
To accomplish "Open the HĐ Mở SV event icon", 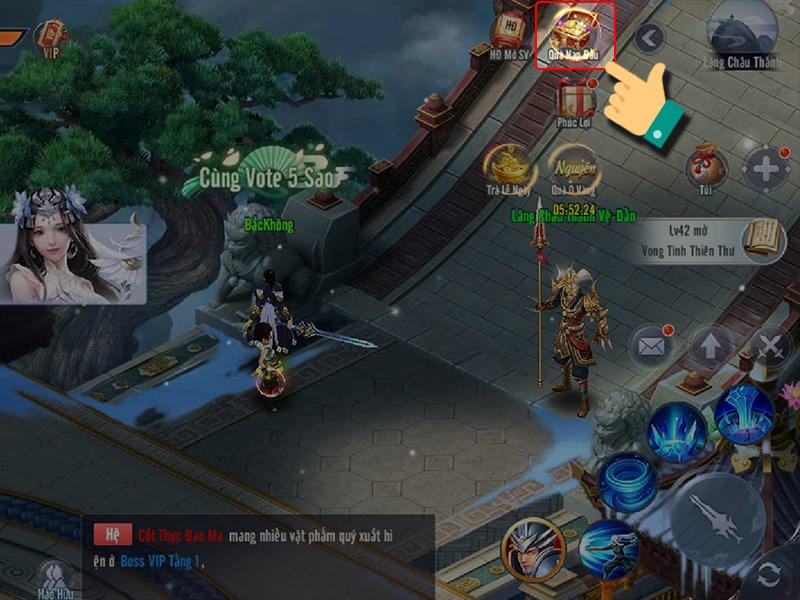I will point(510,34).
